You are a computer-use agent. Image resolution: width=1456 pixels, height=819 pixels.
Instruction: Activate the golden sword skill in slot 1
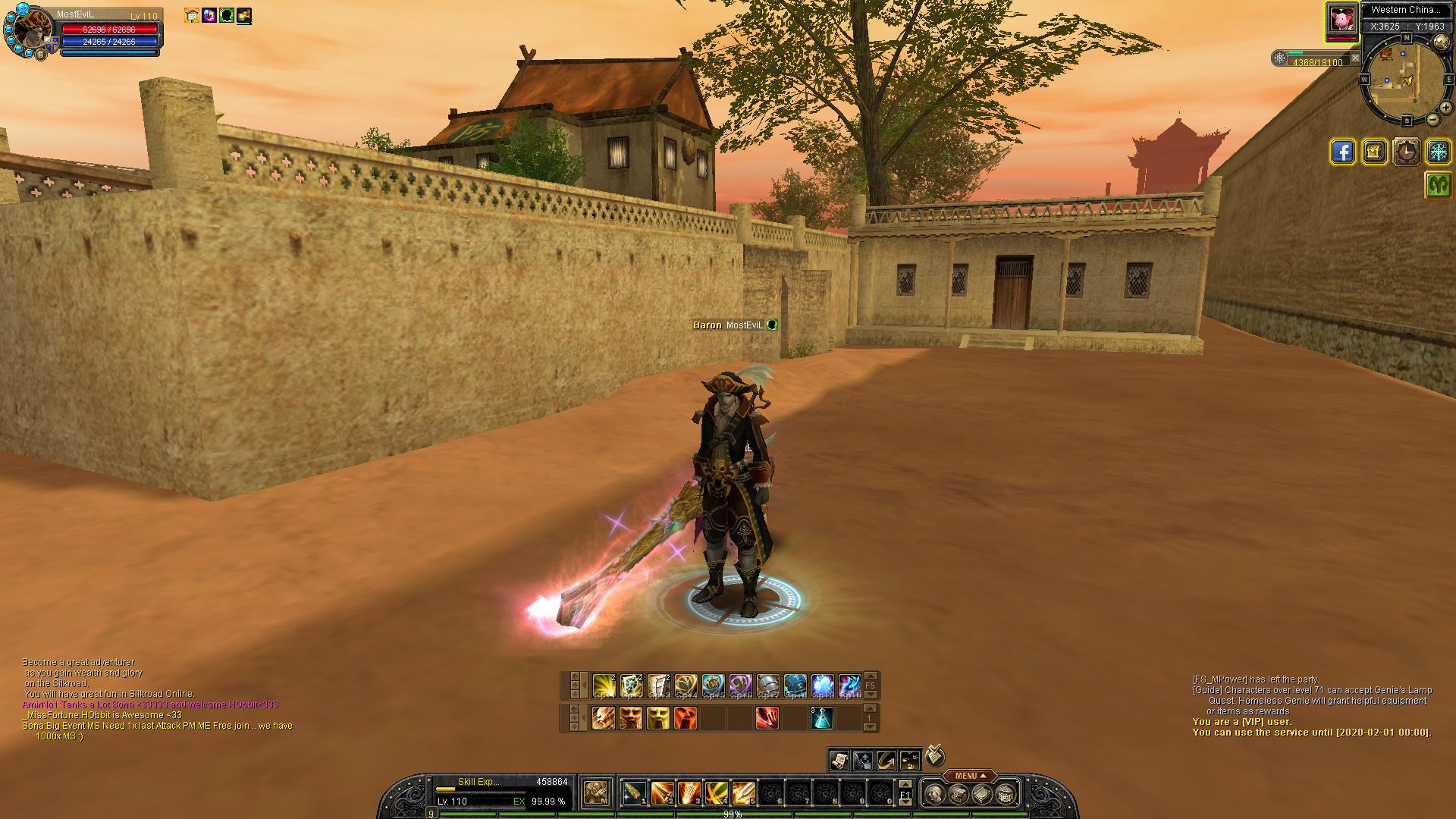tap(635, 793)
